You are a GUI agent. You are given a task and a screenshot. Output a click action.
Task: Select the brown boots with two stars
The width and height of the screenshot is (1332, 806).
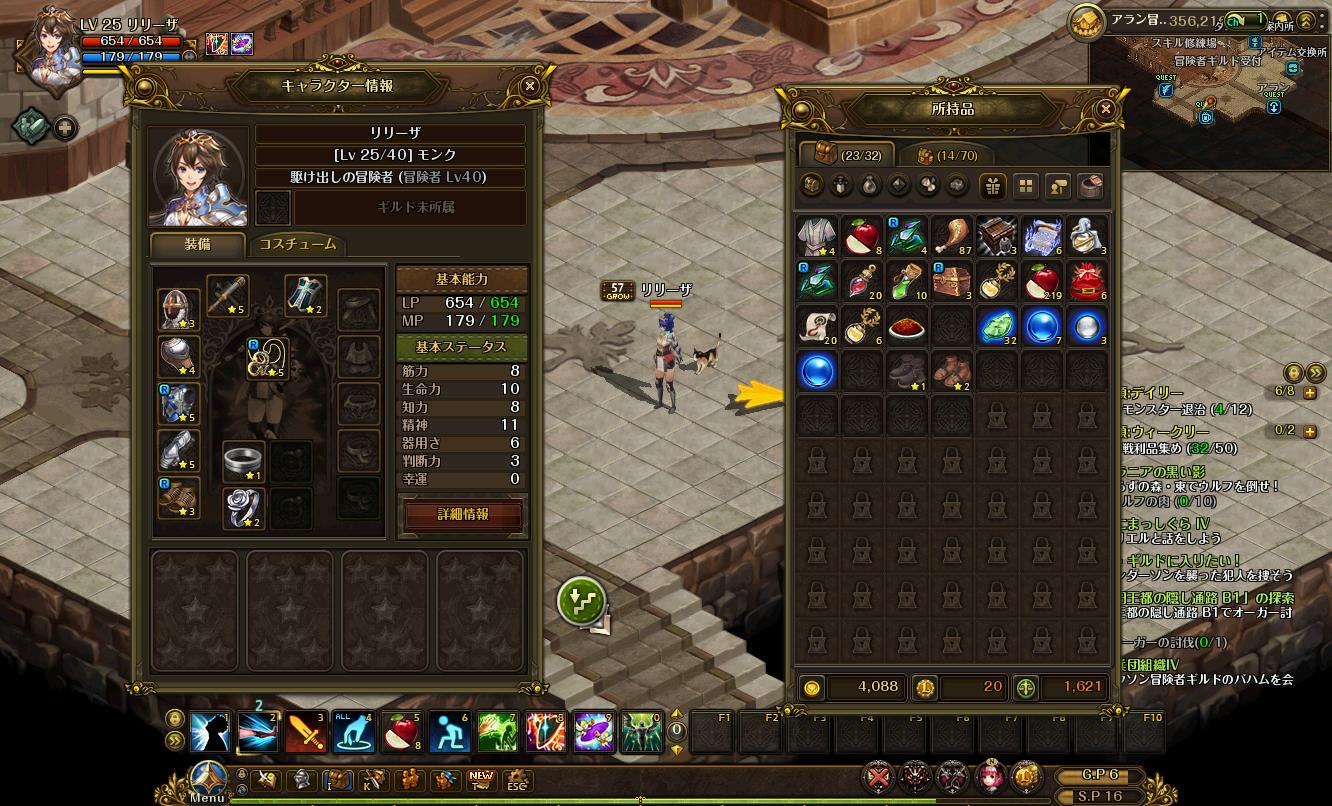[x=952, y=370]
